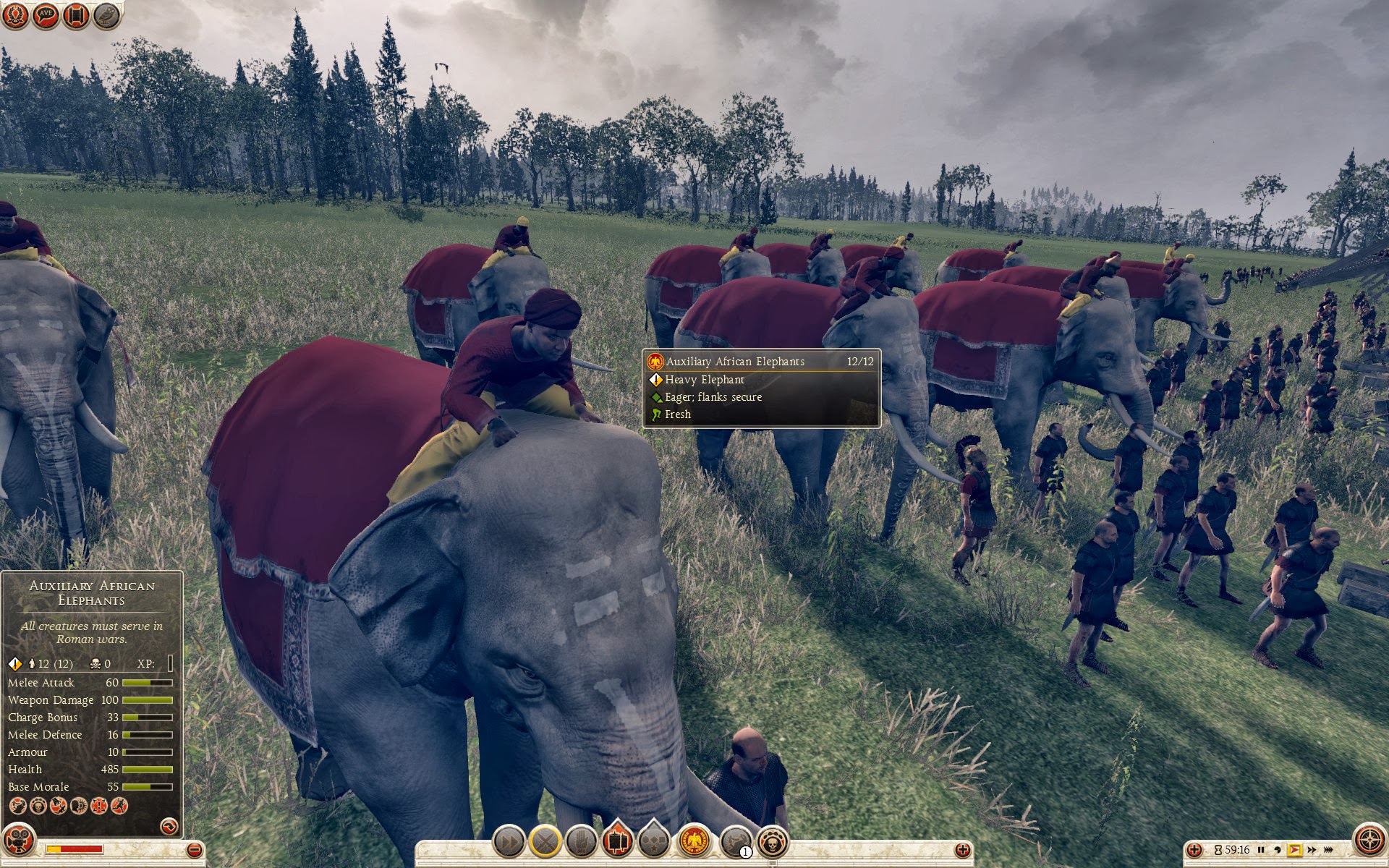The image size is (1389, 868).
Task: Switch to double fast-forward speed
Action: (x=1311, y=850)
